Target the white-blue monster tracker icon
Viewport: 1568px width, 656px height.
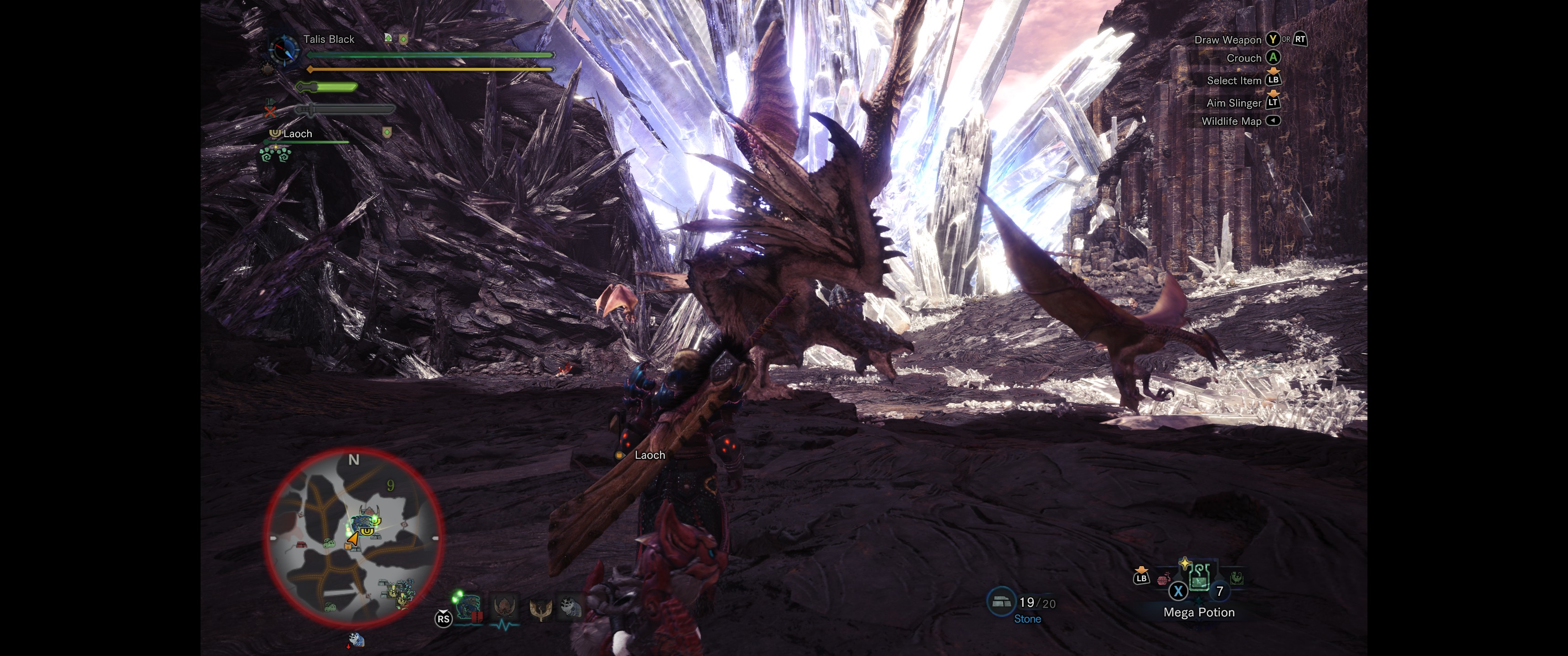tap(570, 607)
